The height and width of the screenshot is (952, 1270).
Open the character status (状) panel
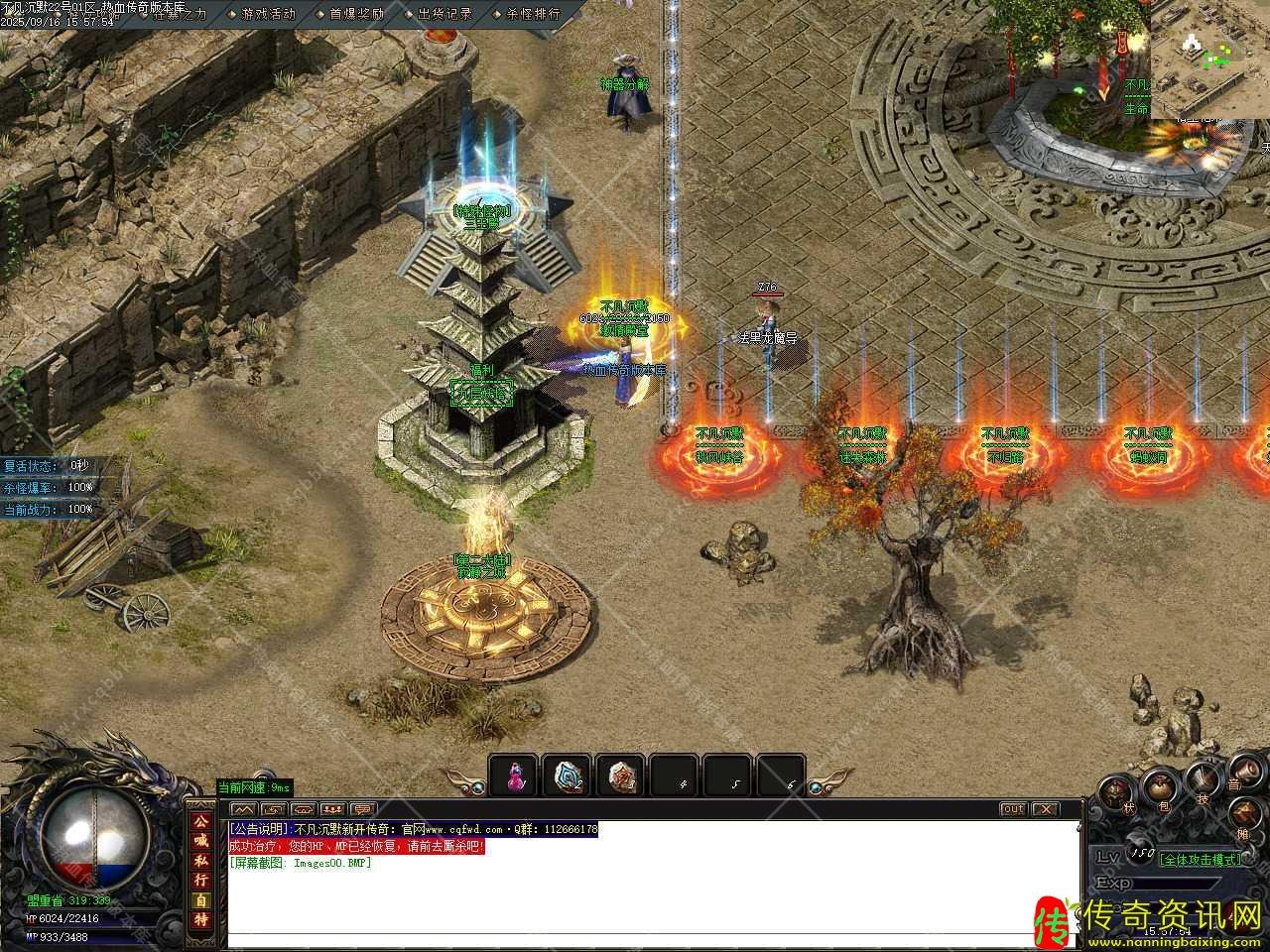pyautogui.click(x=1116, y=793)
